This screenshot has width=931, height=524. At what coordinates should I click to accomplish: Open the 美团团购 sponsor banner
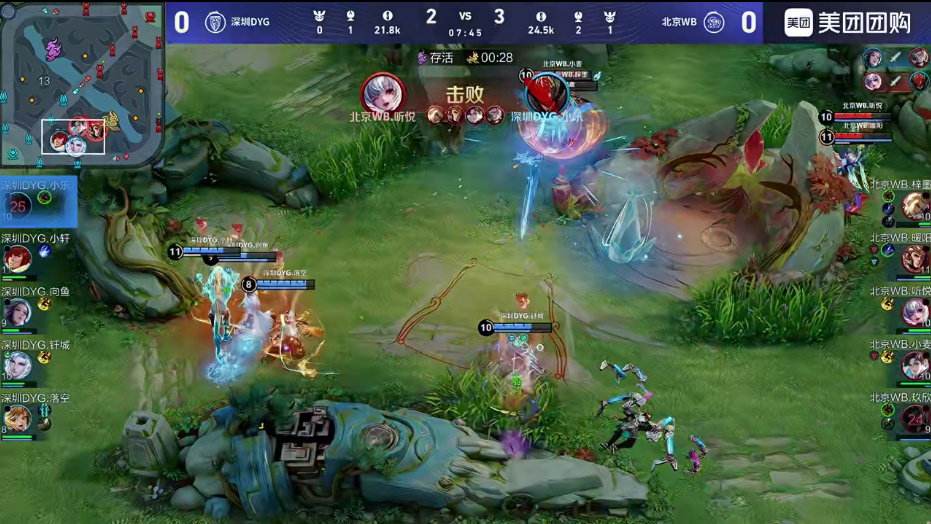click(847, 22)
